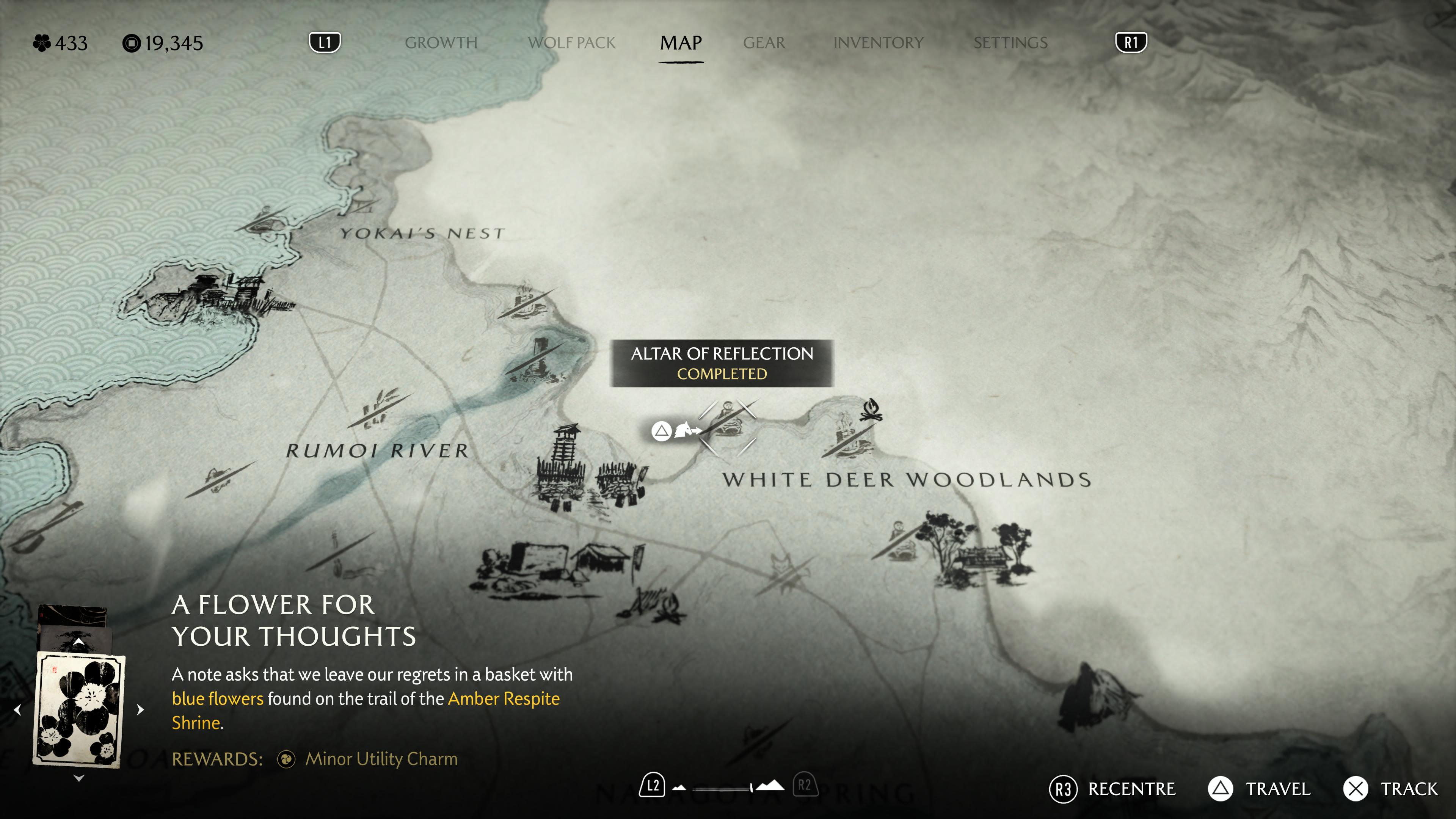Show the previous quest card with left arrow
The image size is (1456, 819).
pyautogui.click(x=17, y=709)
